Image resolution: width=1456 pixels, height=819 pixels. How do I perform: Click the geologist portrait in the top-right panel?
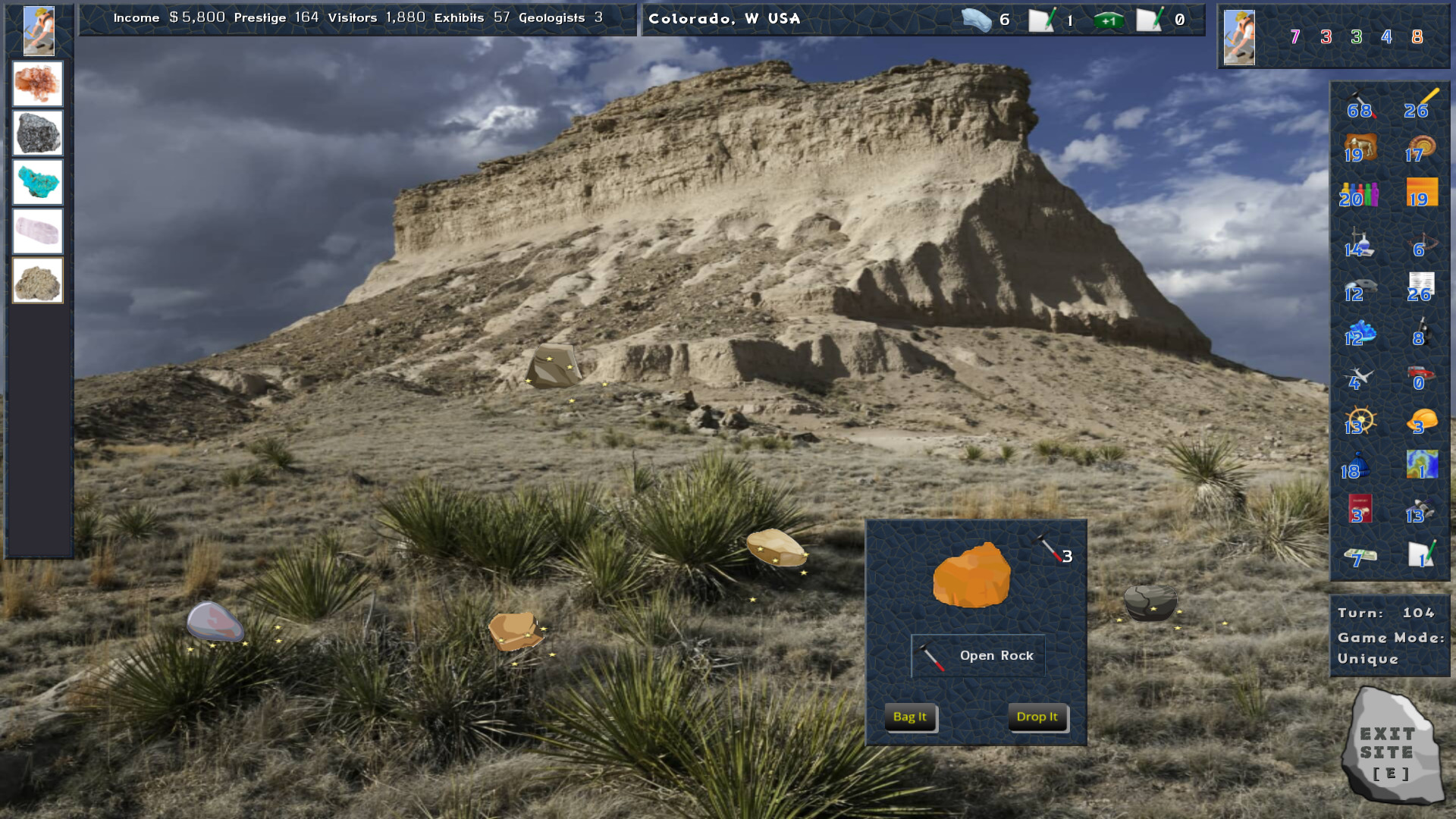1238,36
